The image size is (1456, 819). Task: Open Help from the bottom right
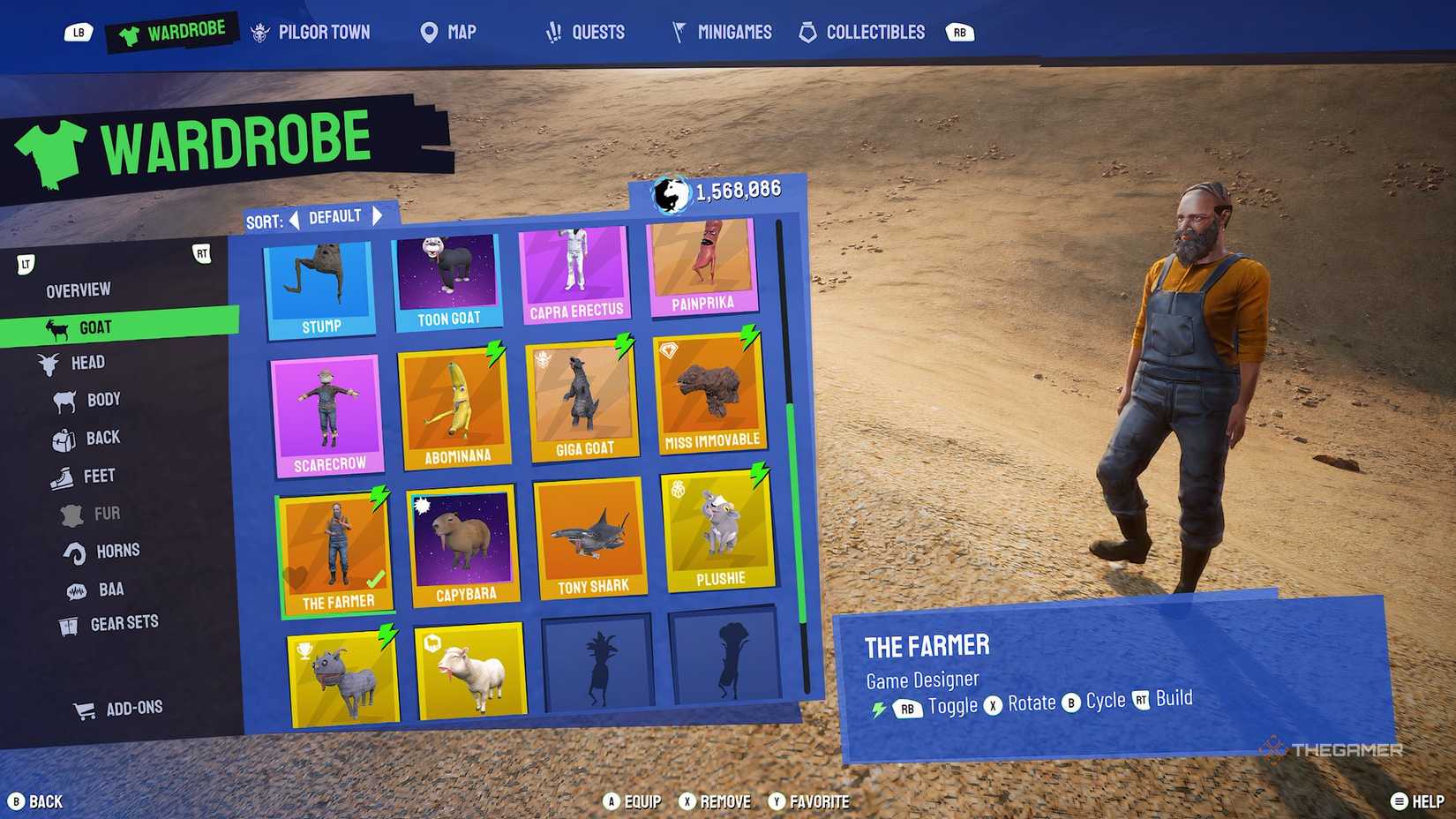[1412, 801]
